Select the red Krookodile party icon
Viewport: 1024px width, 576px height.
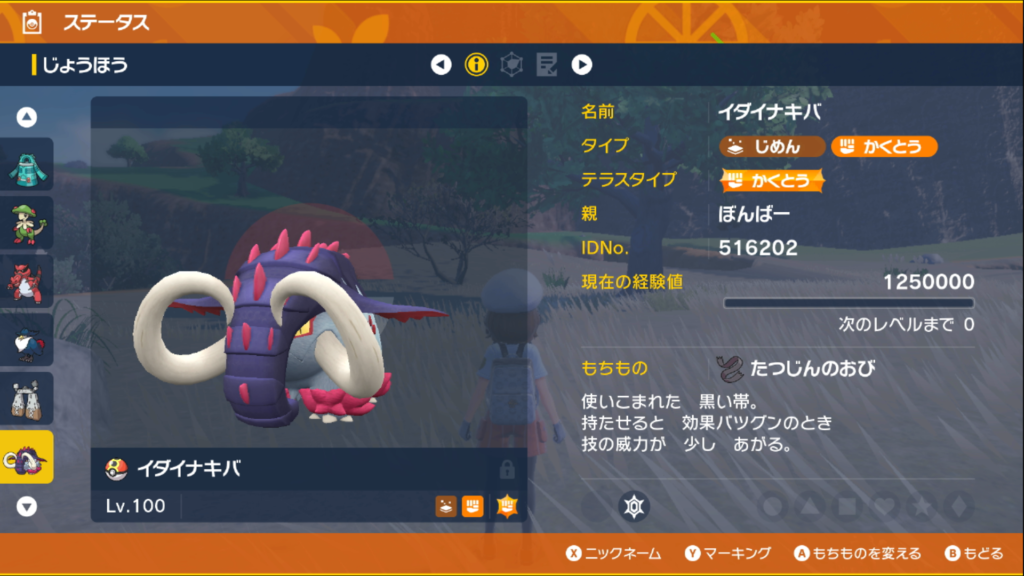(27, 281)
